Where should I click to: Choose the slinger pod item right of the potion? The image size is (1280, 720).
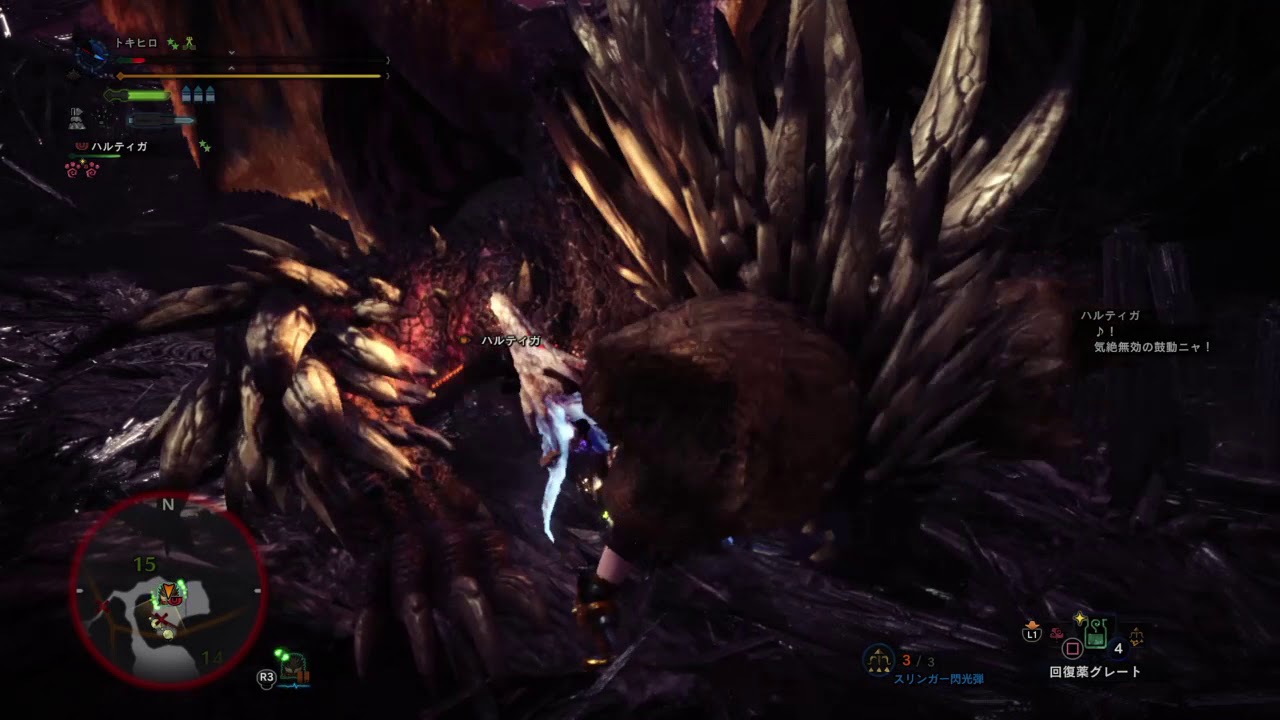click(1136, 636)
